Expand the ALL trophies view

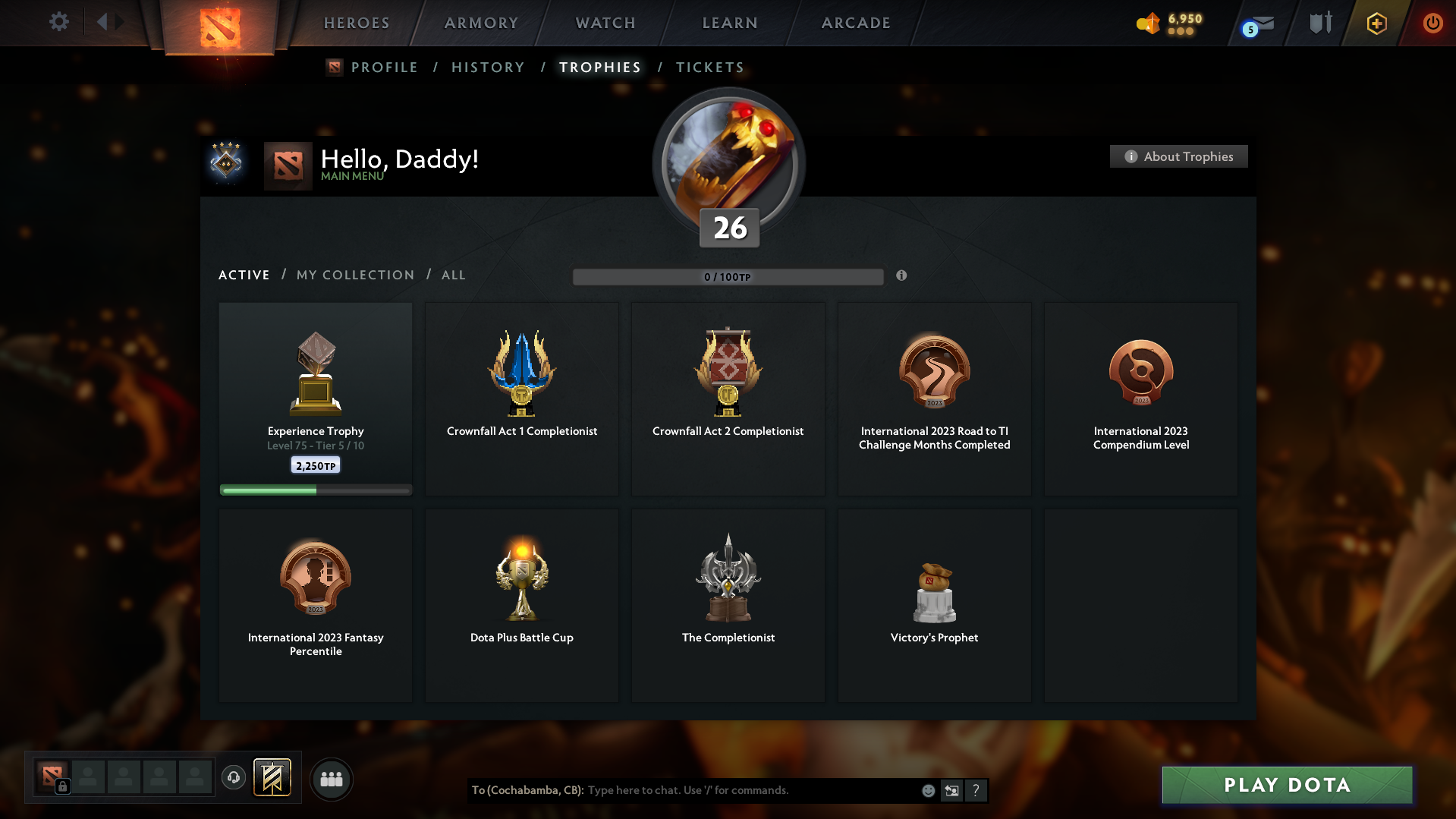click(453, 275)
